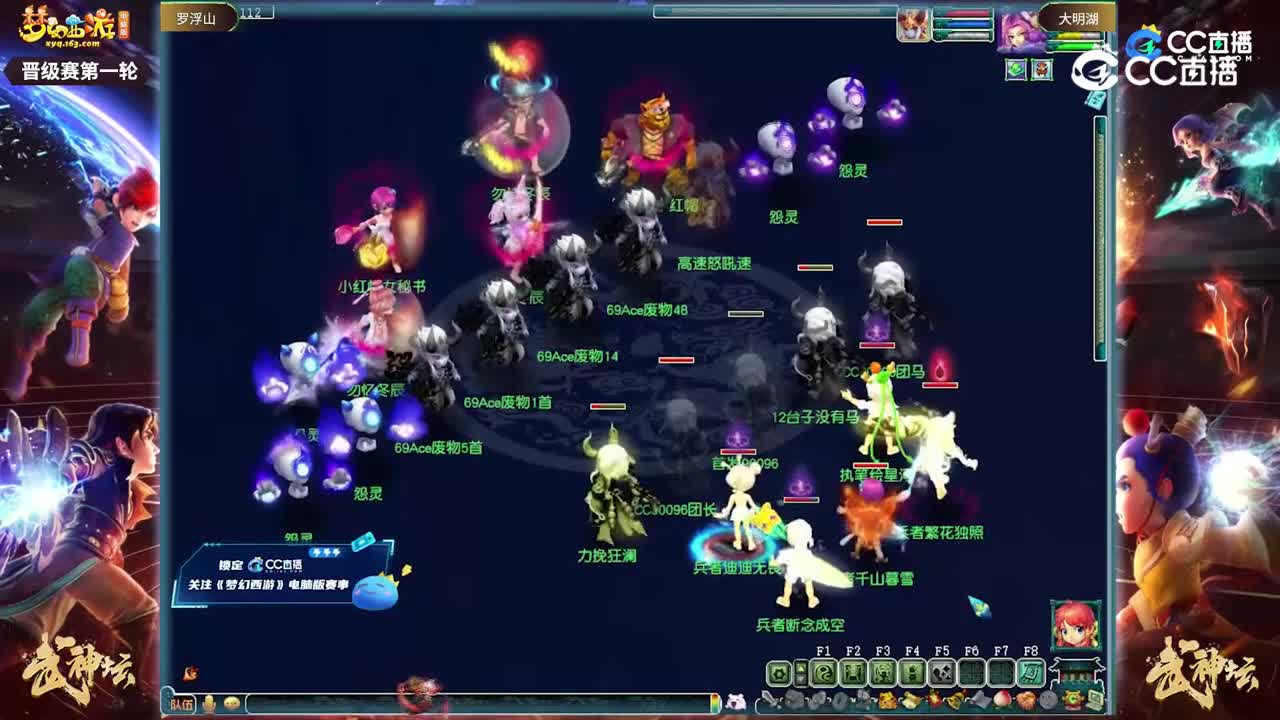Toggle the smiley emote icon on the chat bar
This screenshot has height=720, width=1280.
click(232, 704)
